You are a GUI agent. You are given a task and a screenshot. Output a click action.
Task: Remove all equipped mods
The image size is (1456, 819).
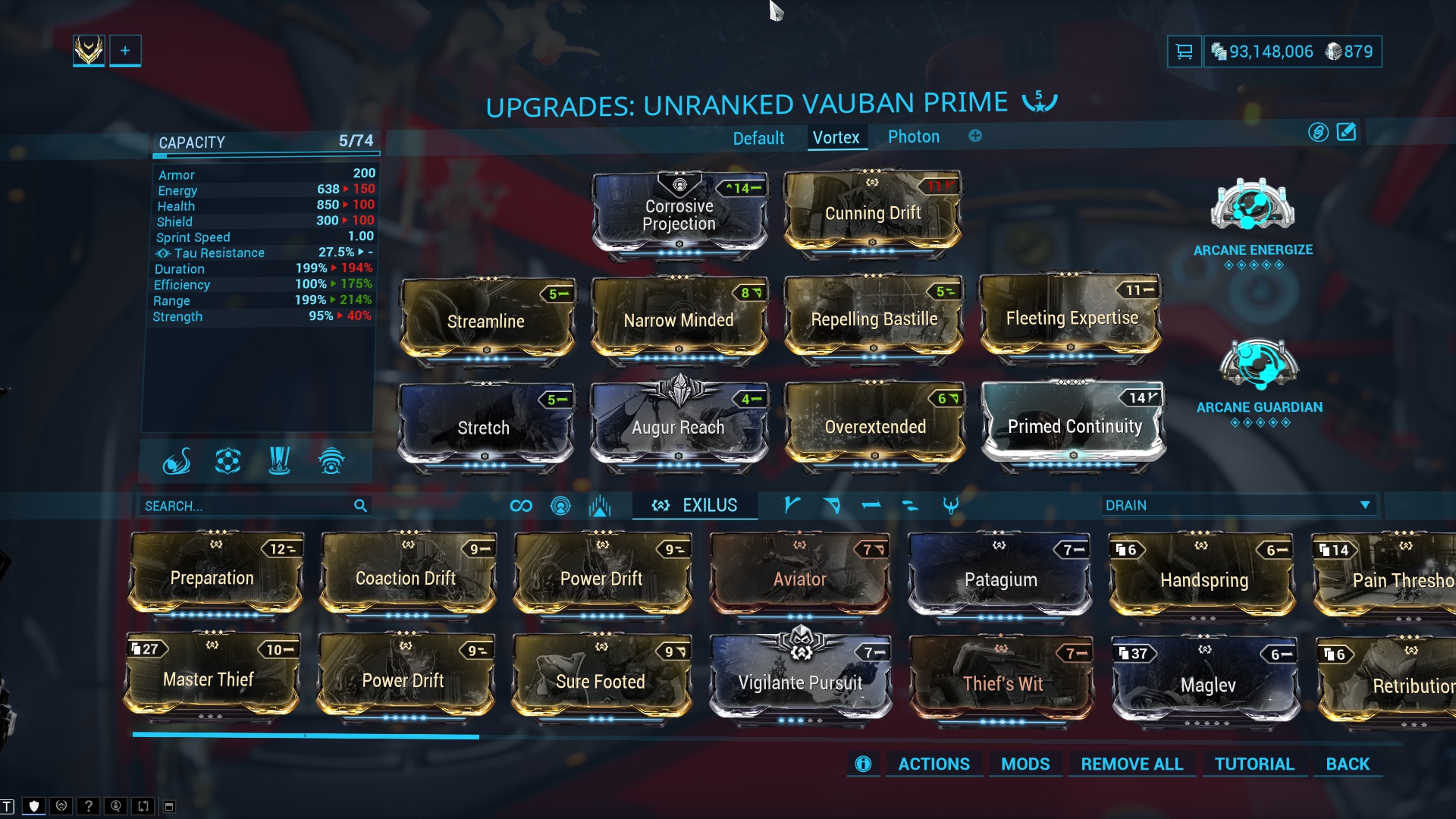(x=1131, y=764)
